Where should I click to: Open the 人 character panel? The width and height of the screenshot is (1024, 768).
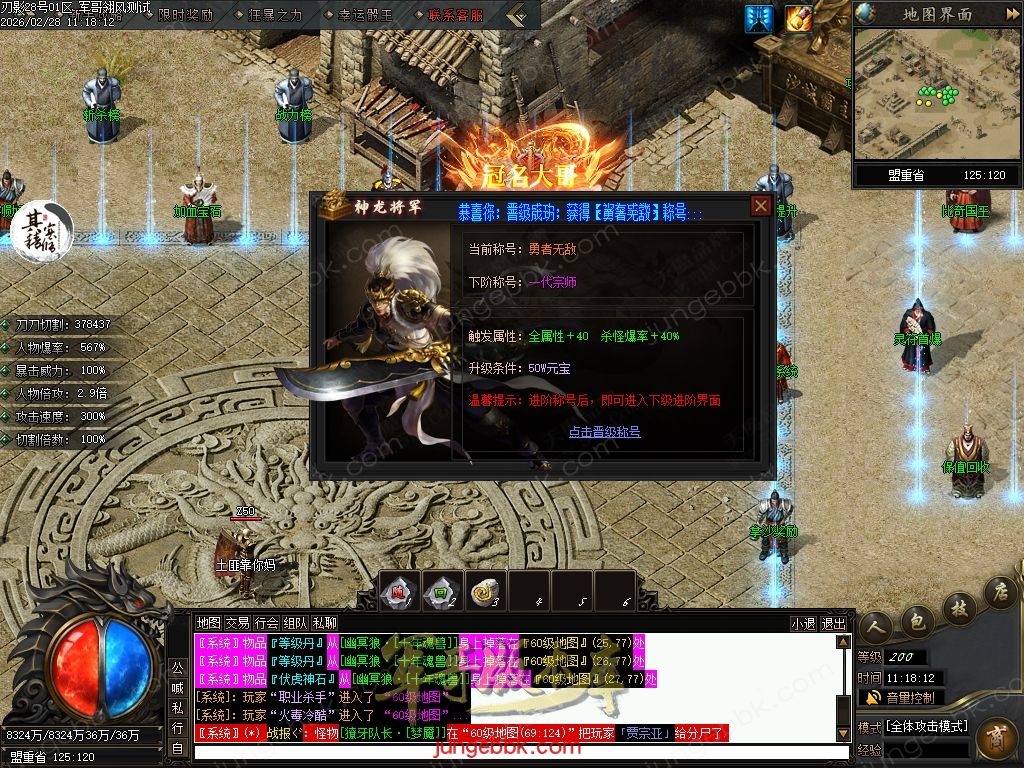tap(878, 624)
